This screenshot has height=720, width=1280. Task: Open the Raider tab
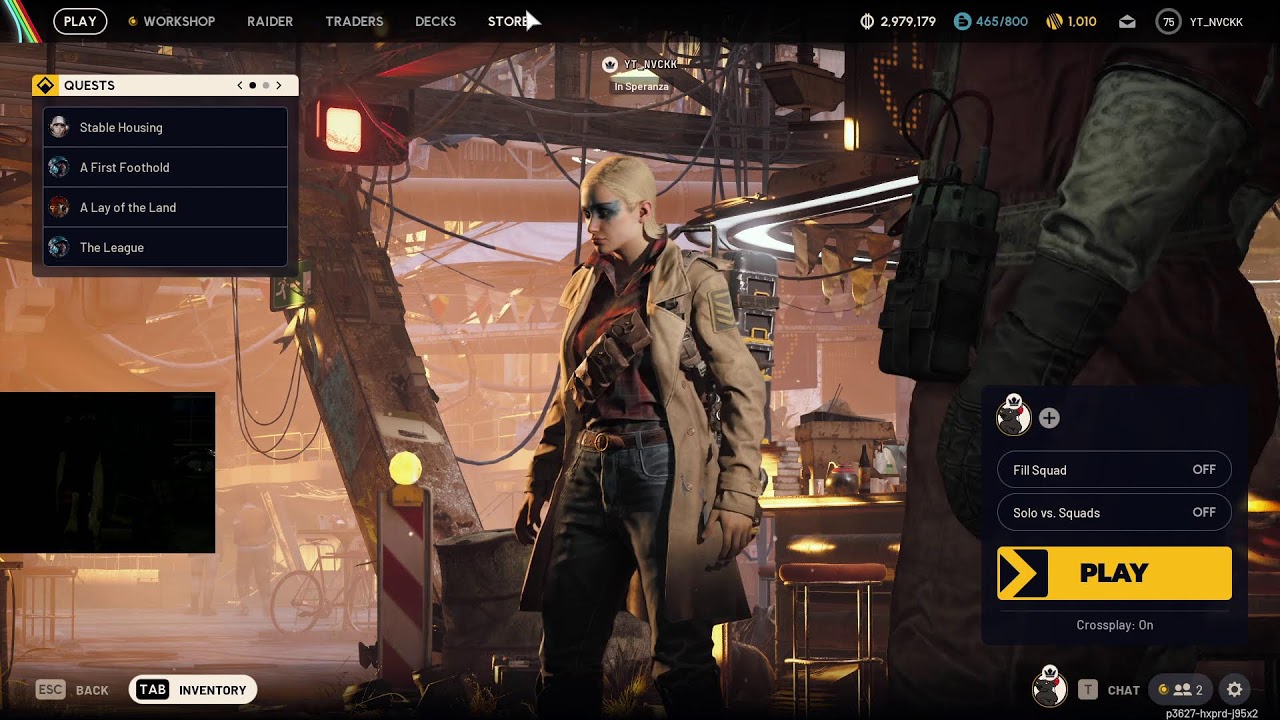click(270, 21)
